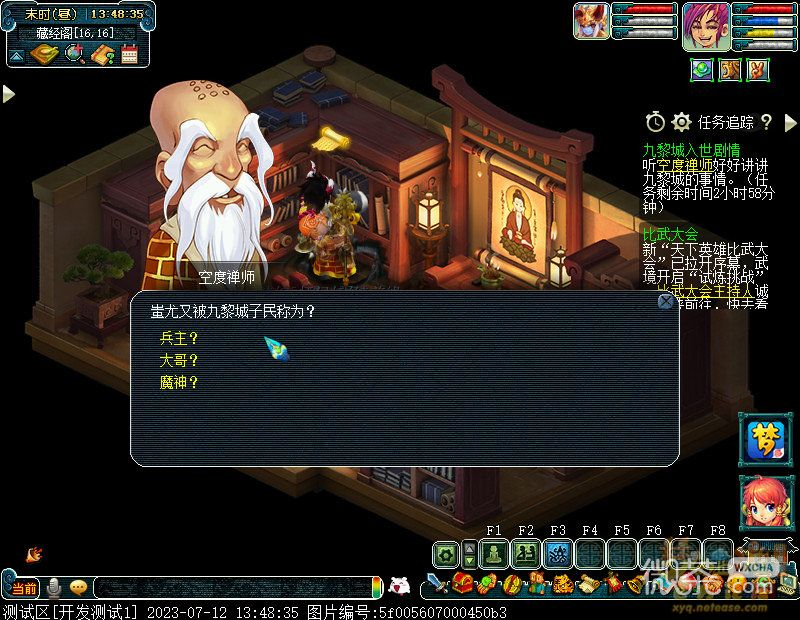Open the pink-haired player character portrait
Screen dimensions: 800x620
tap(705, 25)
